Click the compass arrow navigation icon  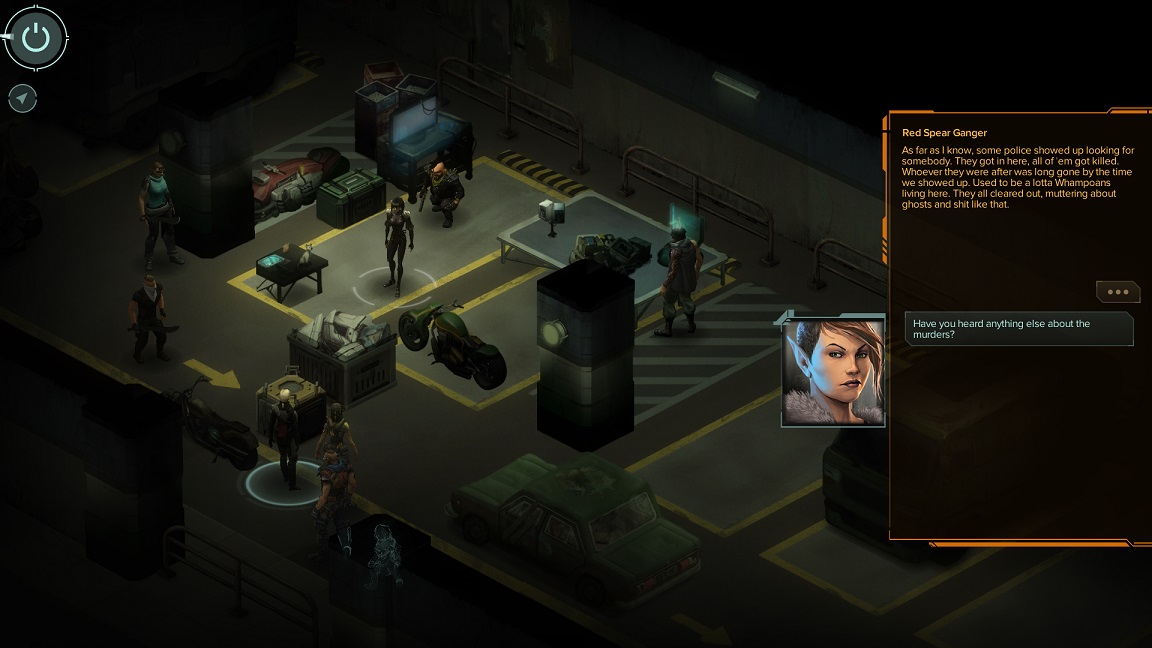point(23,98)
